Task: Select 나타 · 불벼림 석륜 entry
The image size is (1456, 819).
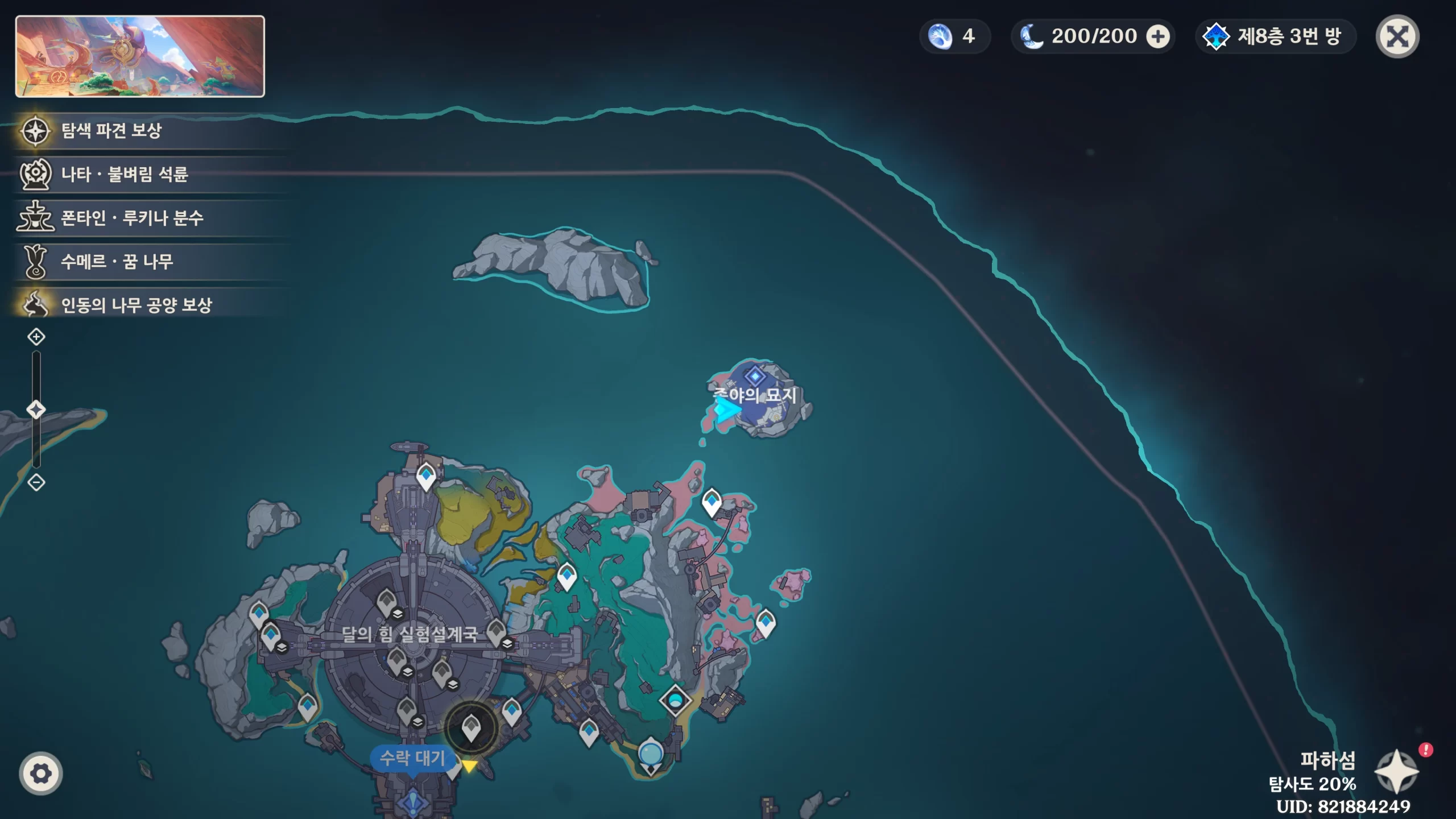Action: pyautogui.click(x=124, y=174)
